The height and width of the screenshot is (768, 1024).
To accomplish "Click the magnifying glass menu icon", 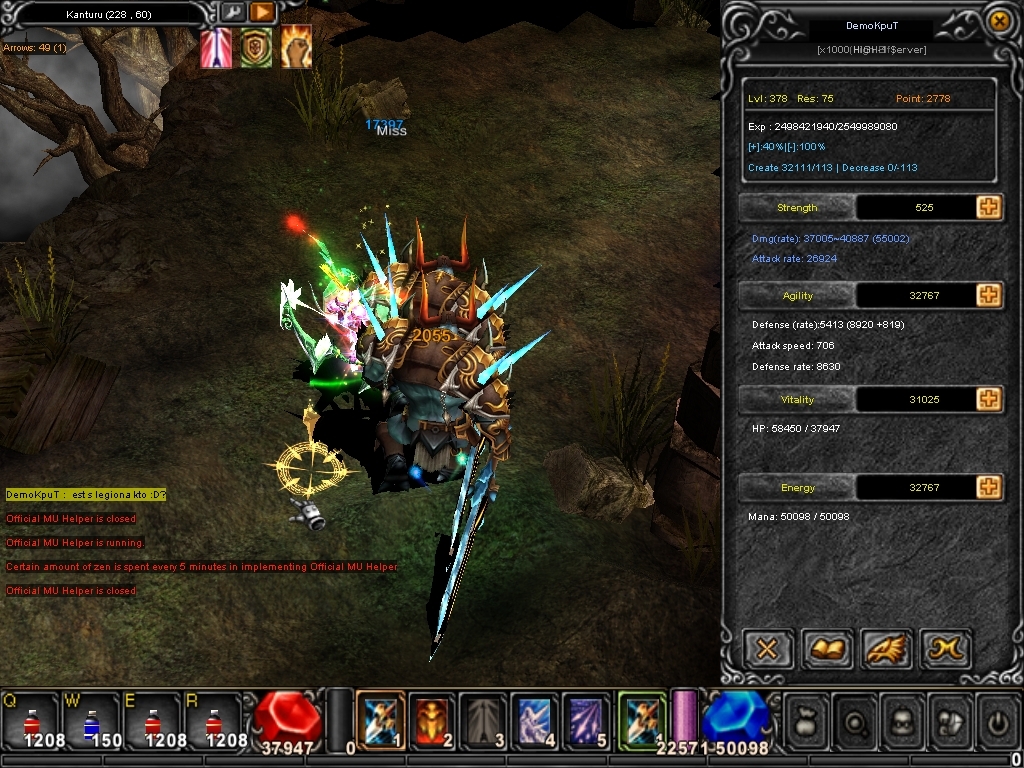I will coord(855,720).
